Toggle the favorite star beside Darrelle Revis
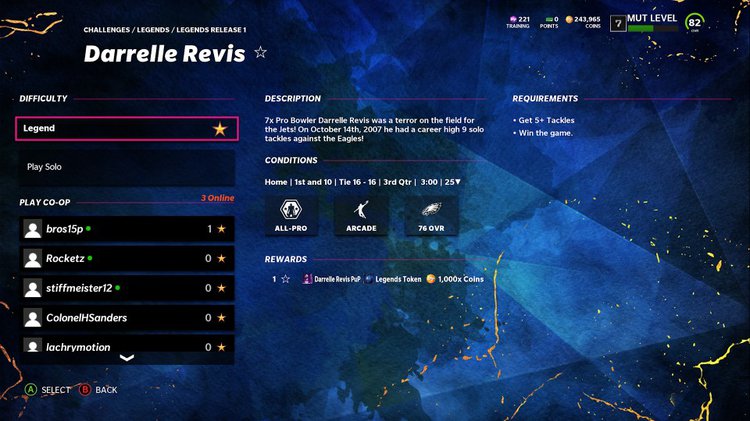 (x=261, y=53)
